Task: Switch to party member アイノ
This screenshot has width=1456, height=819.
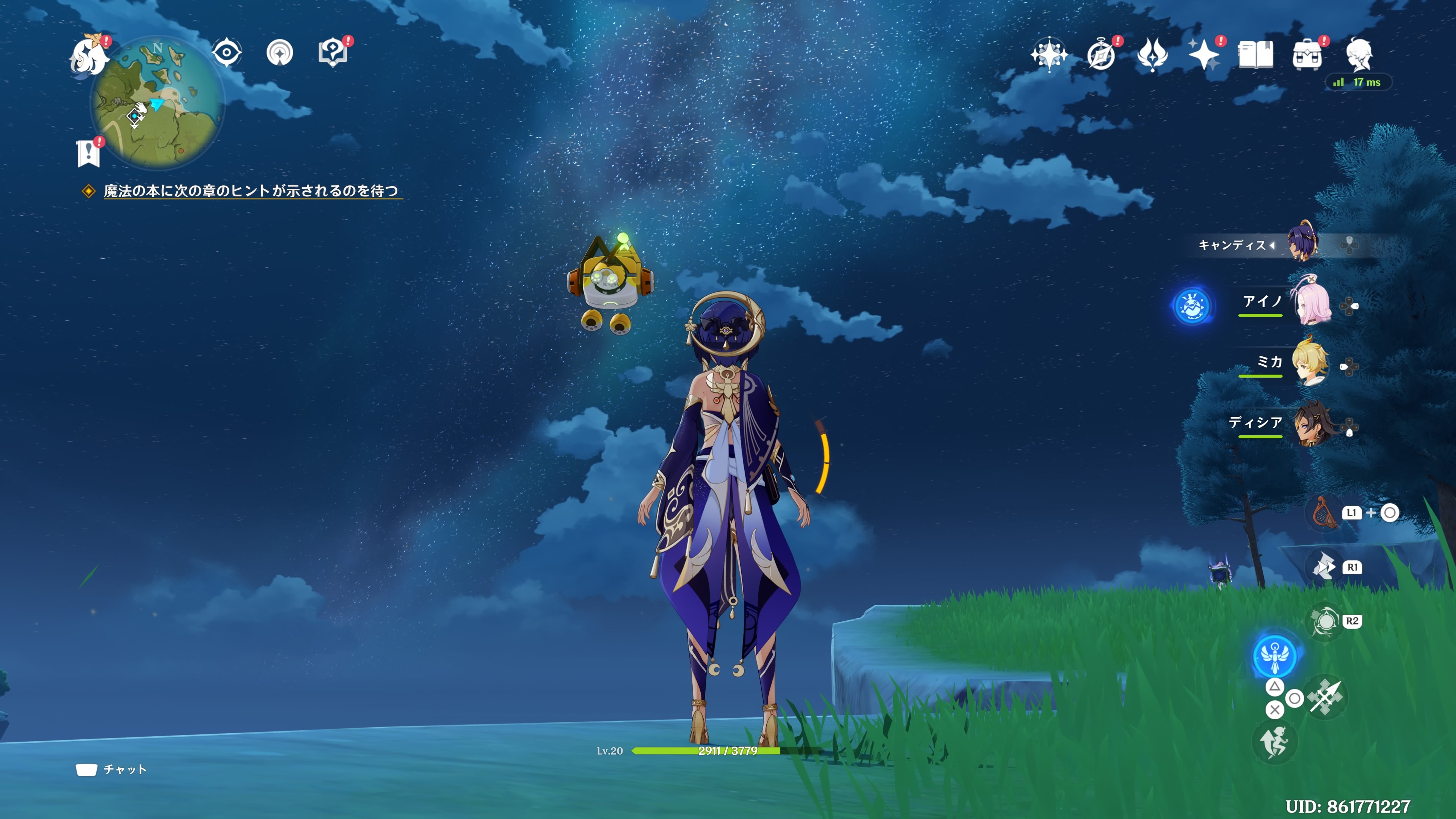Action: point(1311,304)
